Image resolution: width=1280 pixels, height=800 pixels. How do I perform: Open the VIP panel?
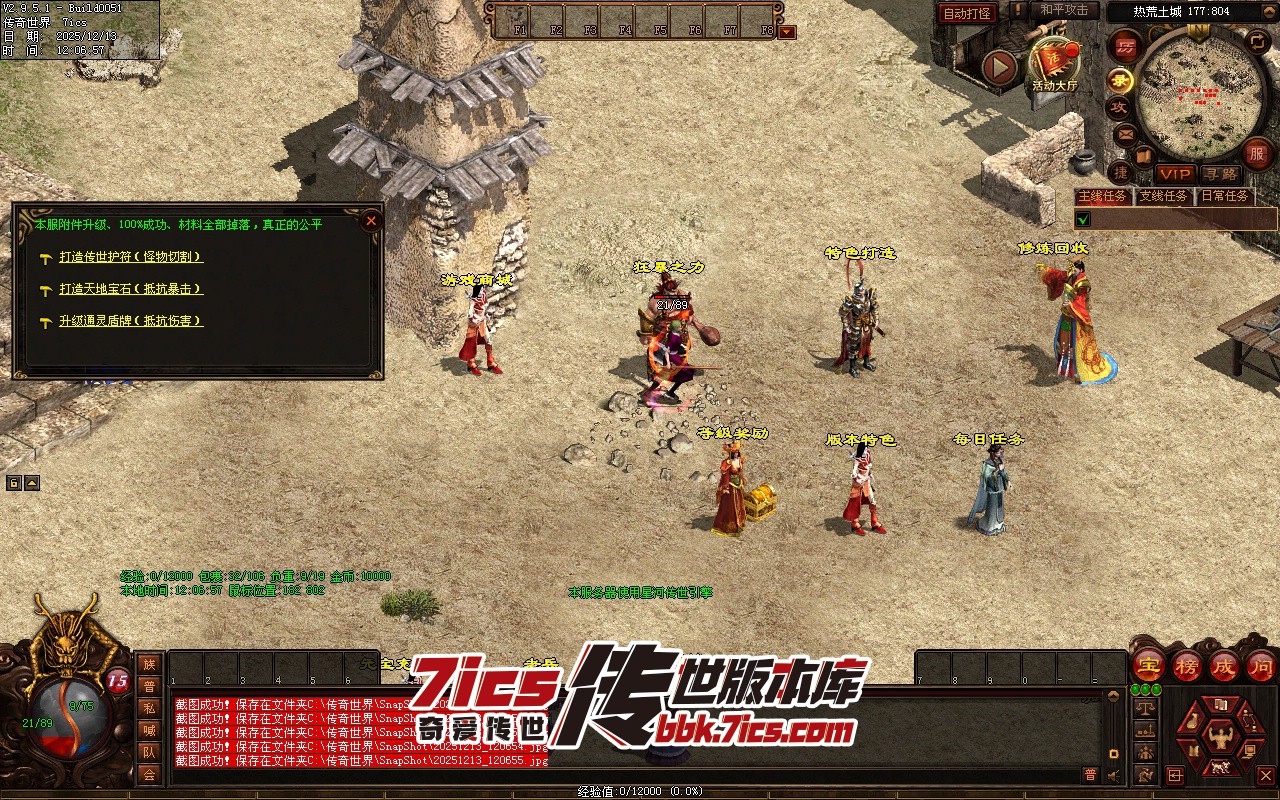[1175, 174]
